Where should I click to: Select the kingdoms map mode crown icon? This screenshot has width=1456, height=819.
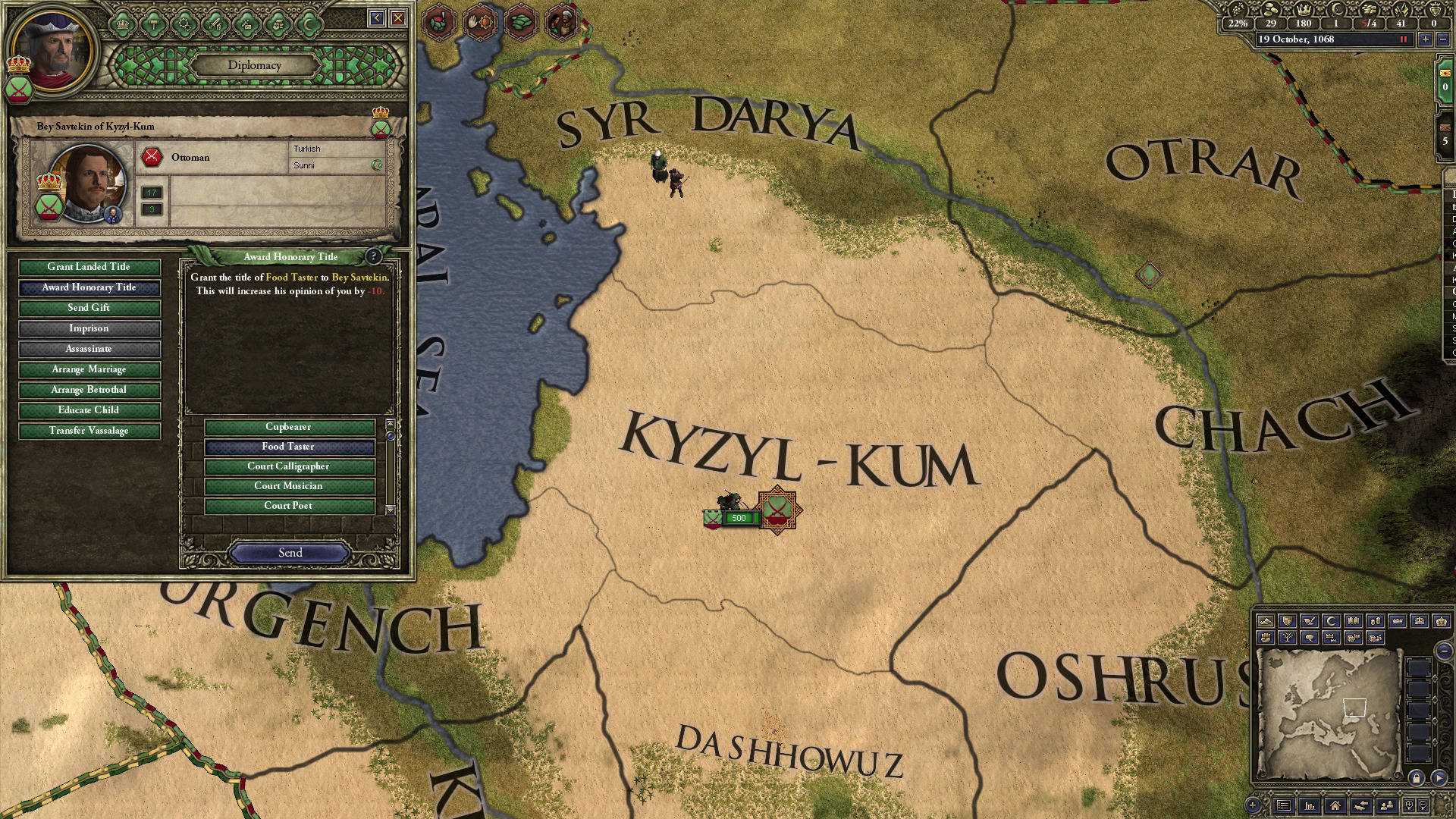pos(1395,622)
